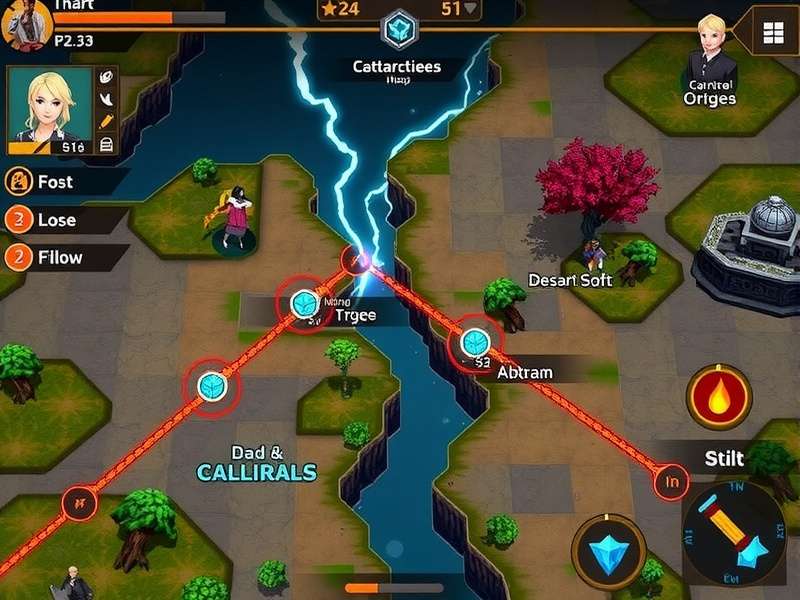Click the pencil icon beside portrait

(x=107, y=122)
